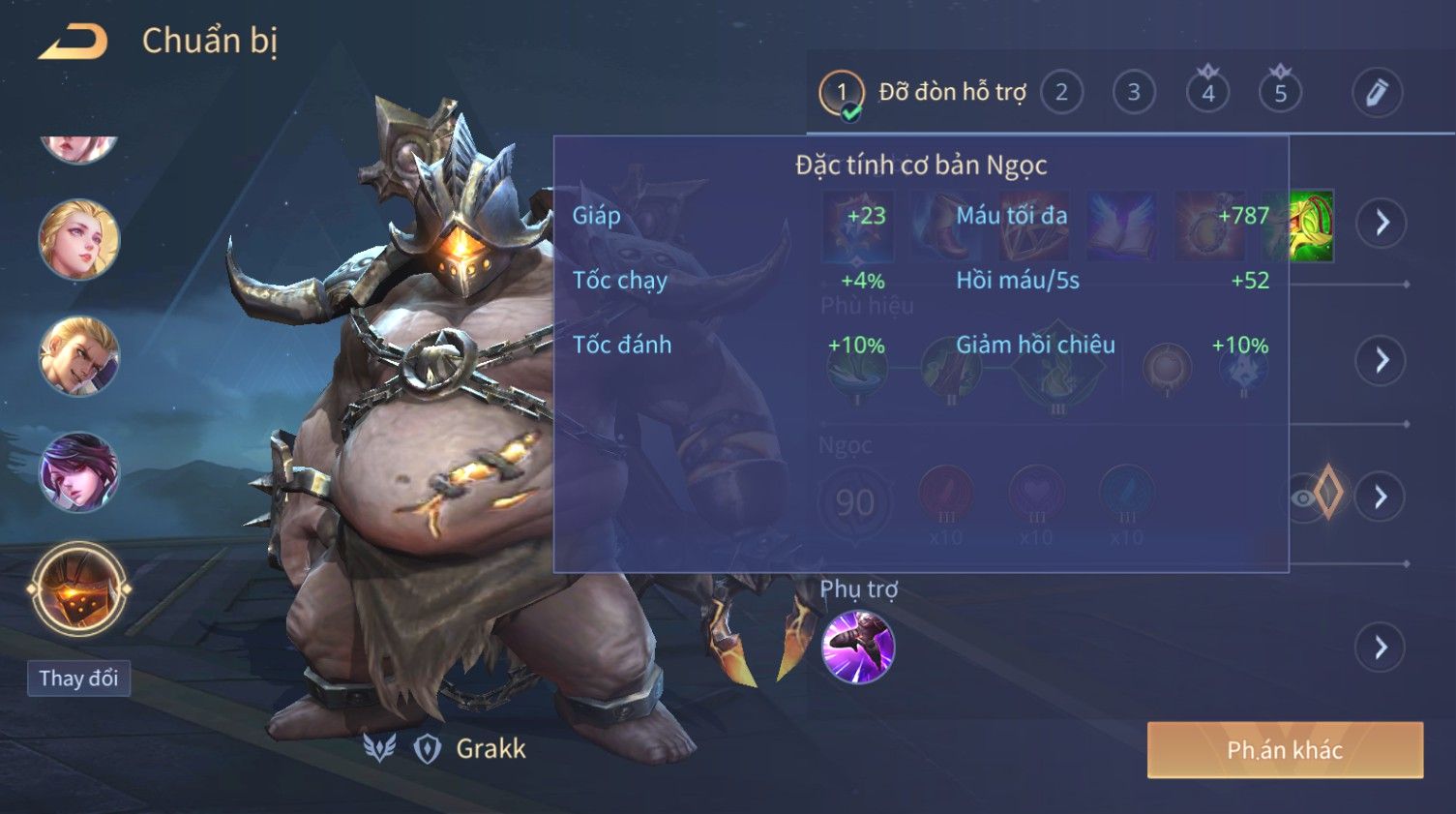Choose the purple-haired hero portrait
1456x814 pixels.
tap(78, 472)
